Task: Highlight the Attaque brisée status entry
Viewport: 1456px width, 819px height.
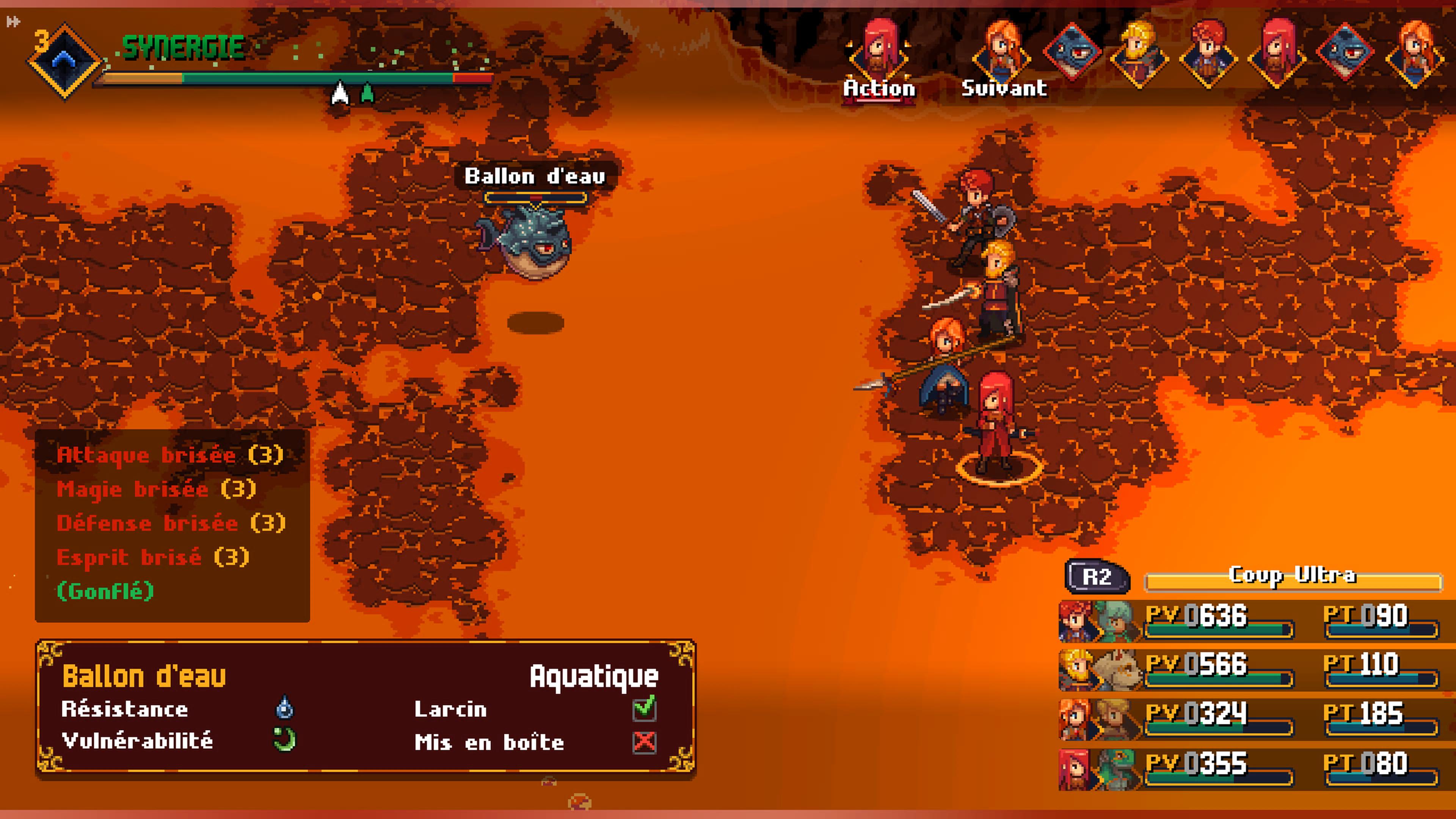Action: [169, 455]
